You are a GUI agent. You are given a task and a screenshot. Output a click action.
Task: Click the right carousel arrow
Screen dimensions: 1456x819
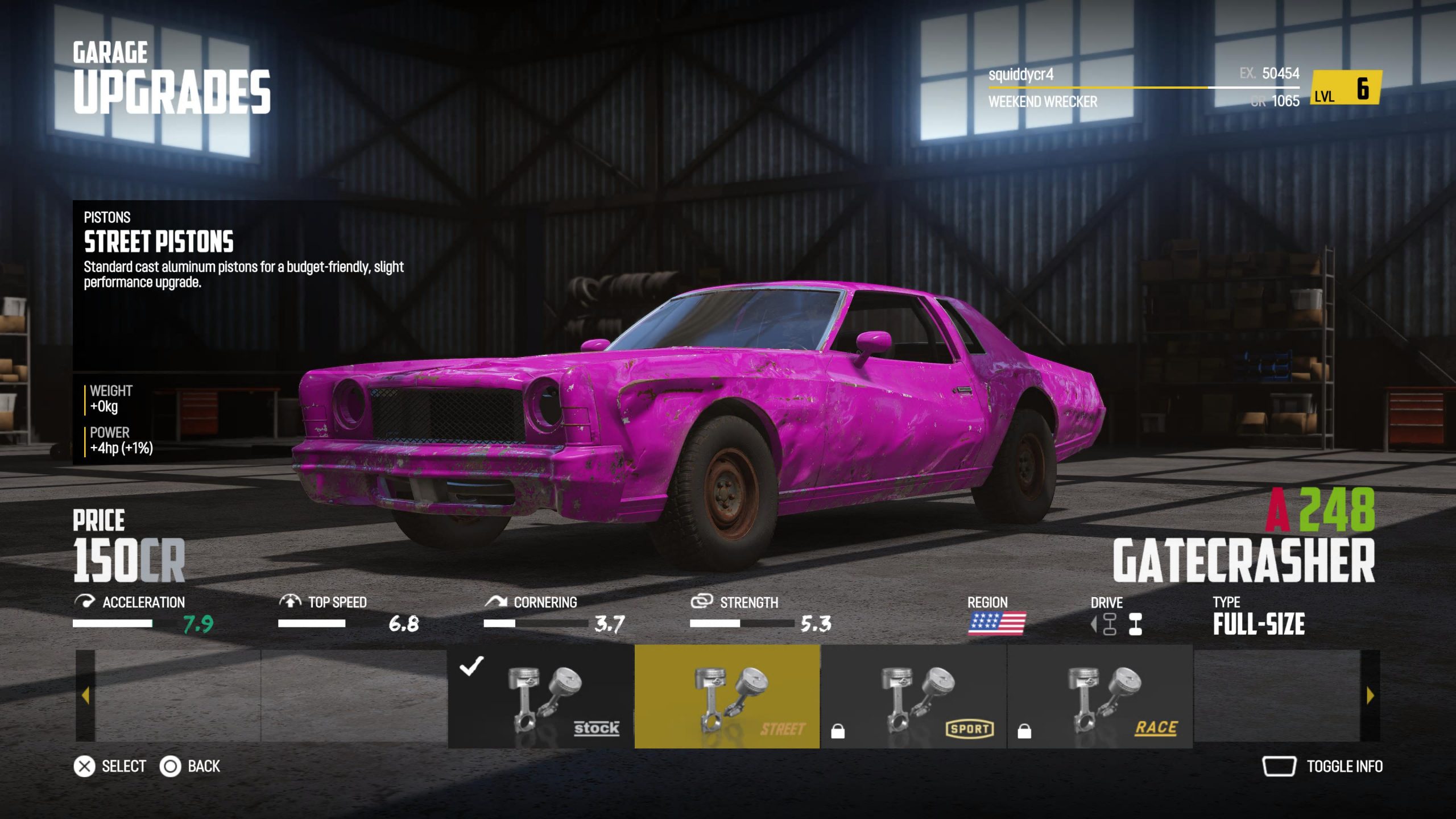point(1370,696)
